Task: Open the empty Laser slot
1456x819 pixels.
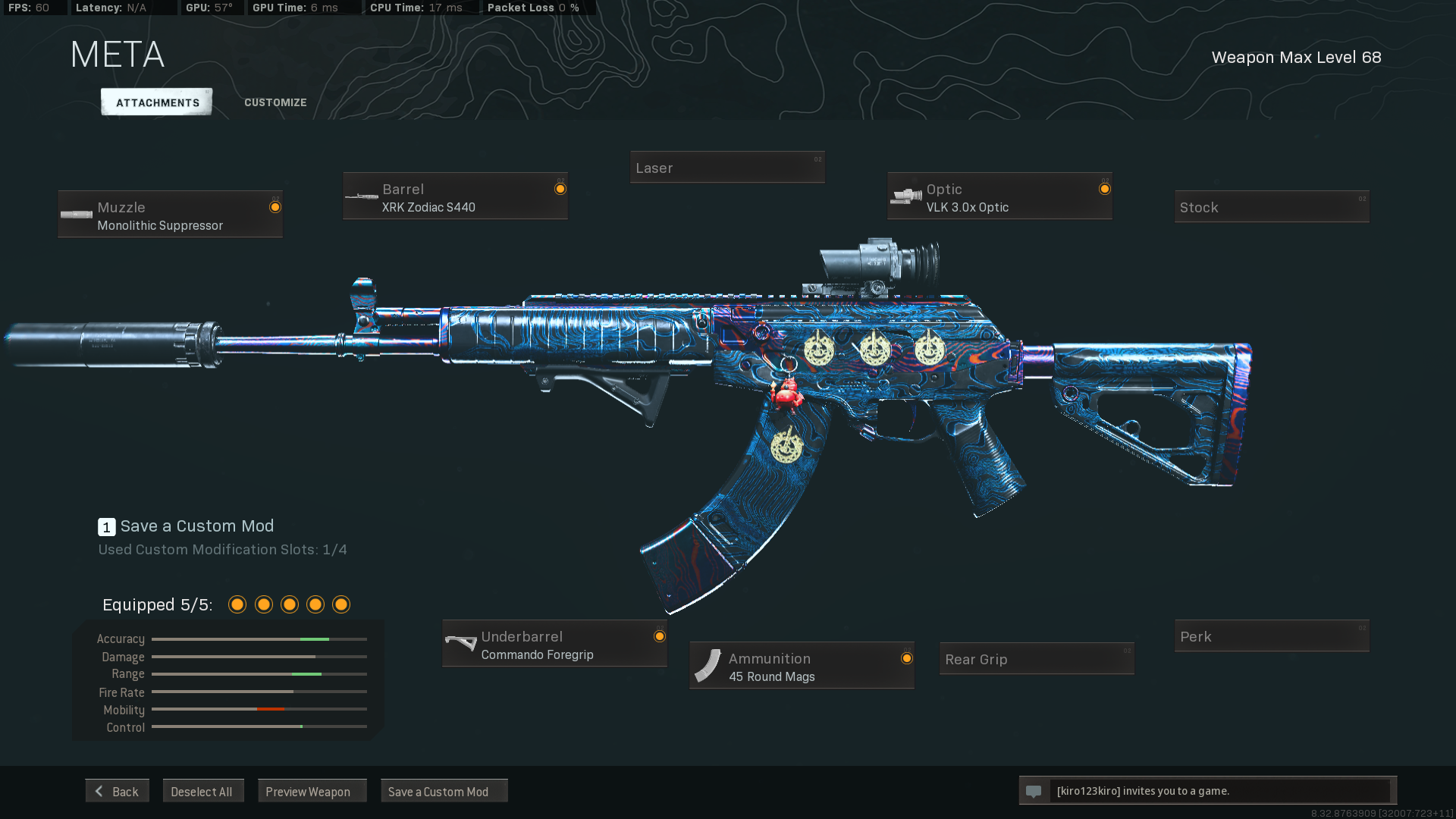Action: (x=726, y=167)
